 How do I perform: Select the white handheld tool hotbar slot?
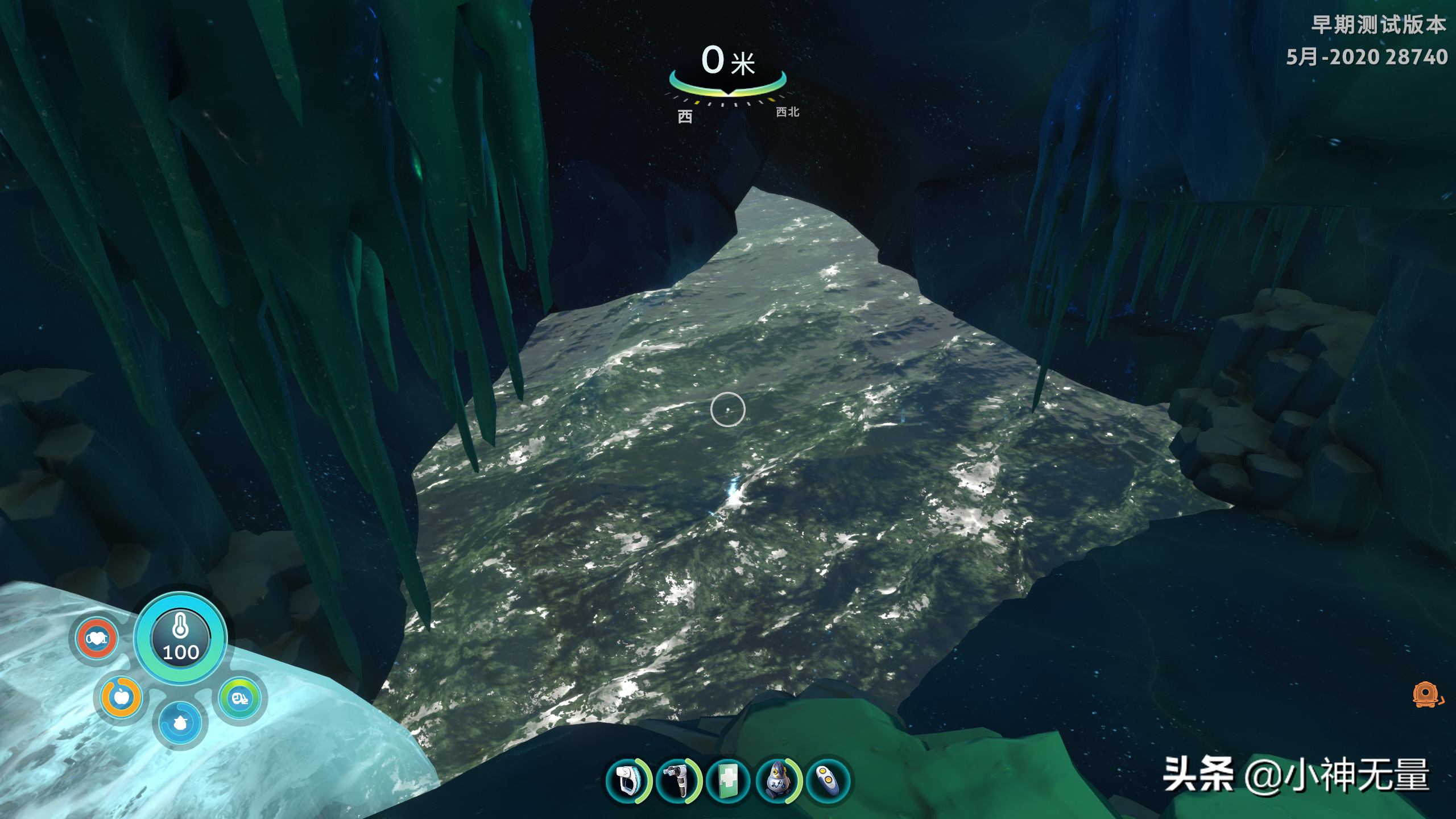coord(626,781)
